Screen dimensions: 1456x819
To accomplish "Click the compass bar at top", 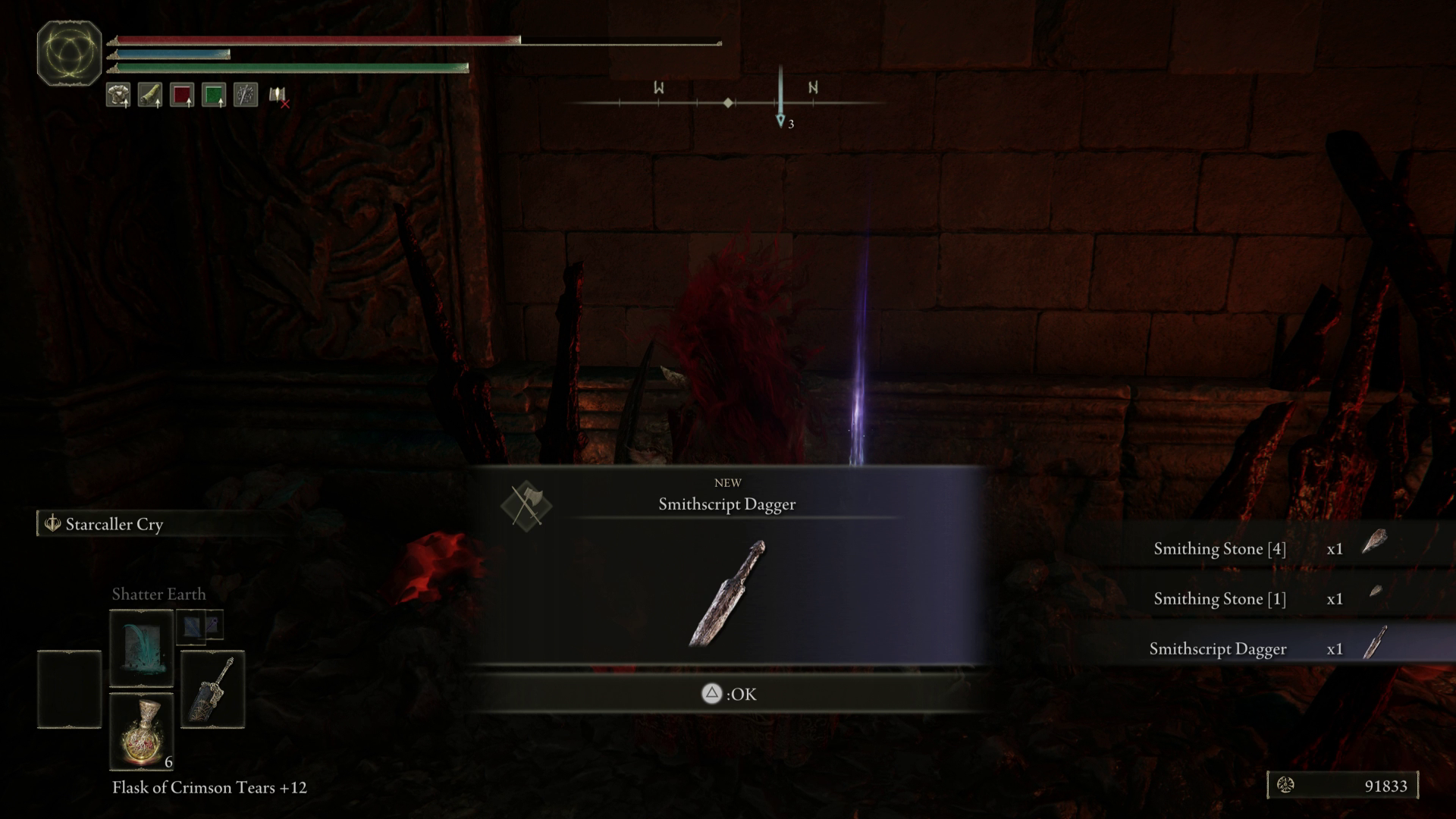I will coord(728,102).
